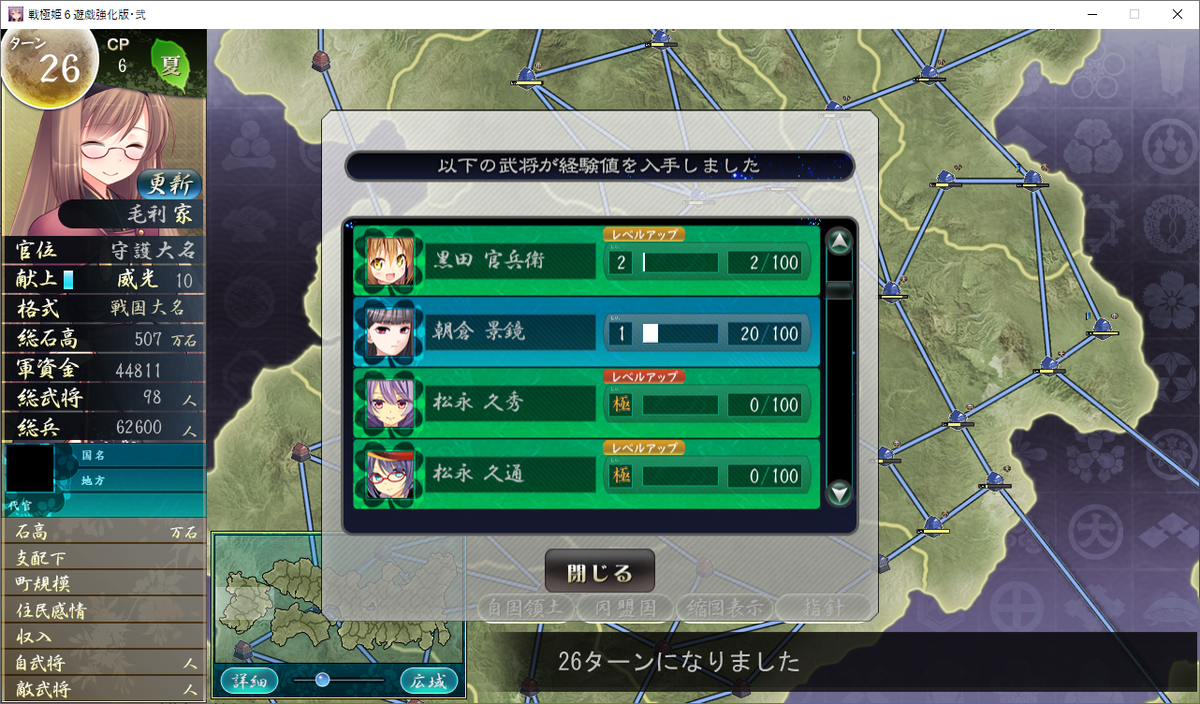The height and width of the screenshot is (704, 1200).
Task: Click the list's scroll-up arrow
Action: pyautogui.click(x=840, y=241)
